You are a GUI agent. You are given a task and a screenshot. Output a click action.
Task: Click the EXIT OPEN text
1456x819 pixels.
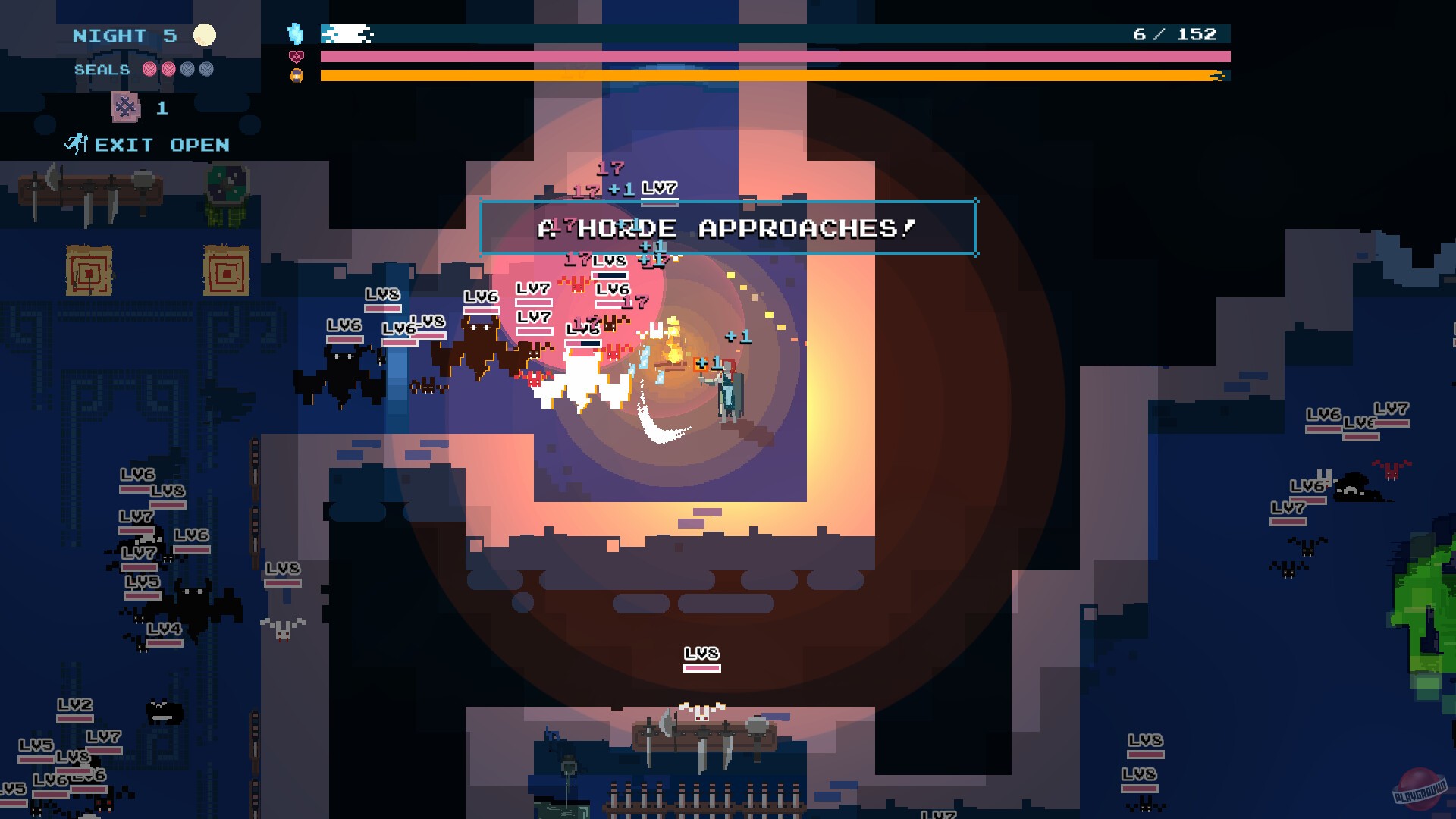pyautogui.click(x=161, y=144)
